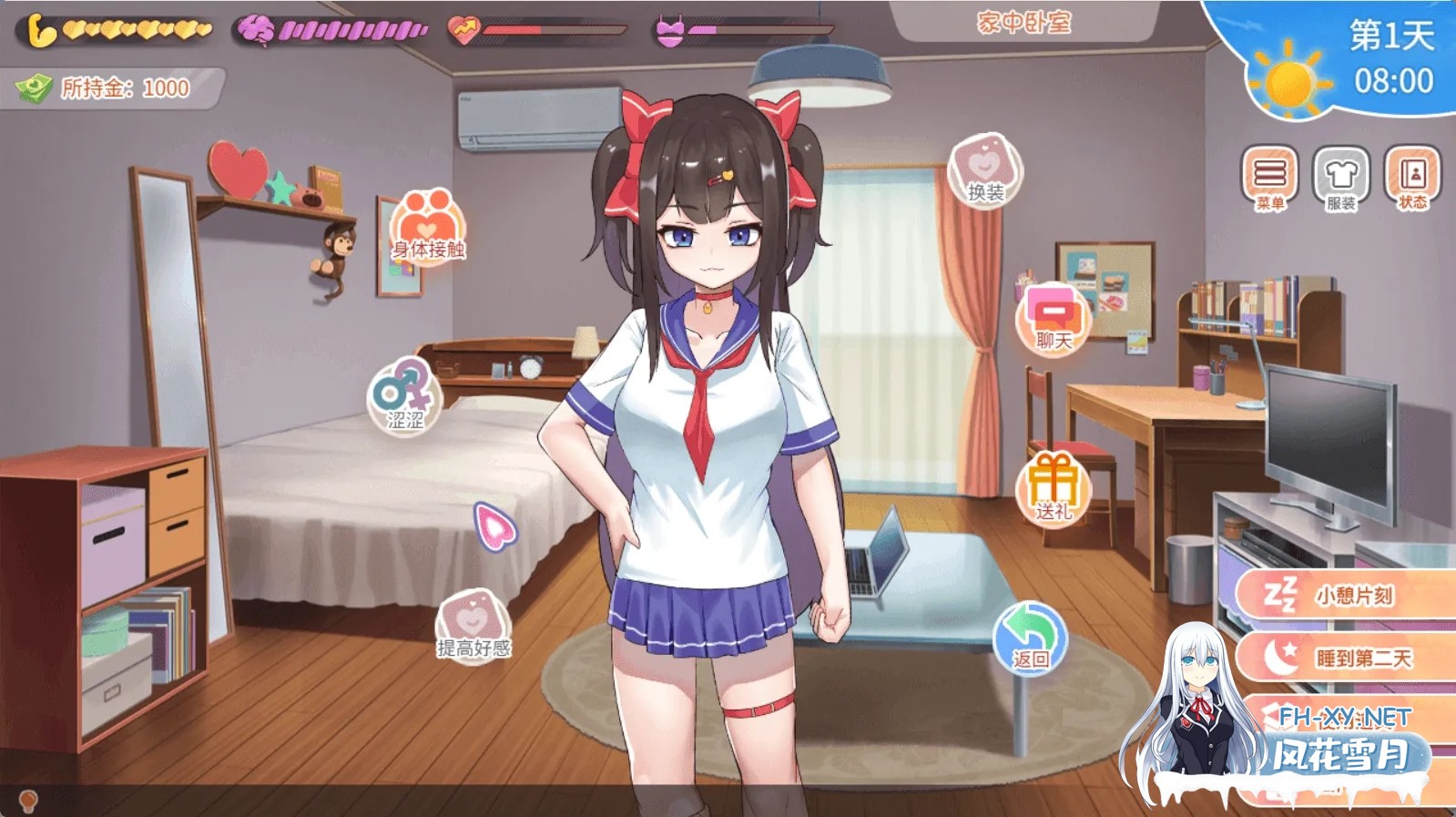This screenshot has height=817, width=1456.
Task: Activate the 提高好感 option
Action: [473, 626]
